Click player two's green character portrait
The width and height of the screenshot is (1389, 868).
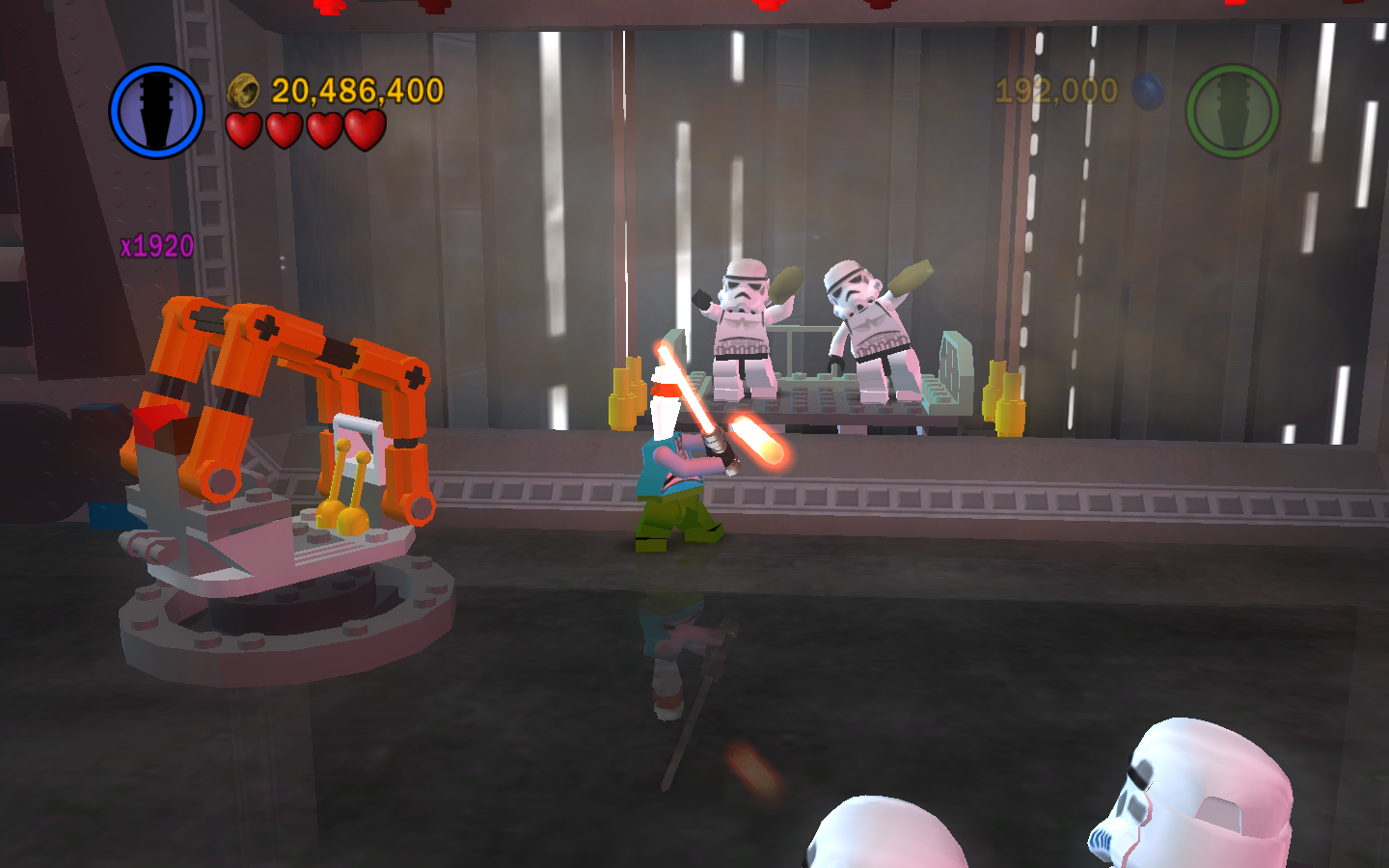pos(1232,111)
